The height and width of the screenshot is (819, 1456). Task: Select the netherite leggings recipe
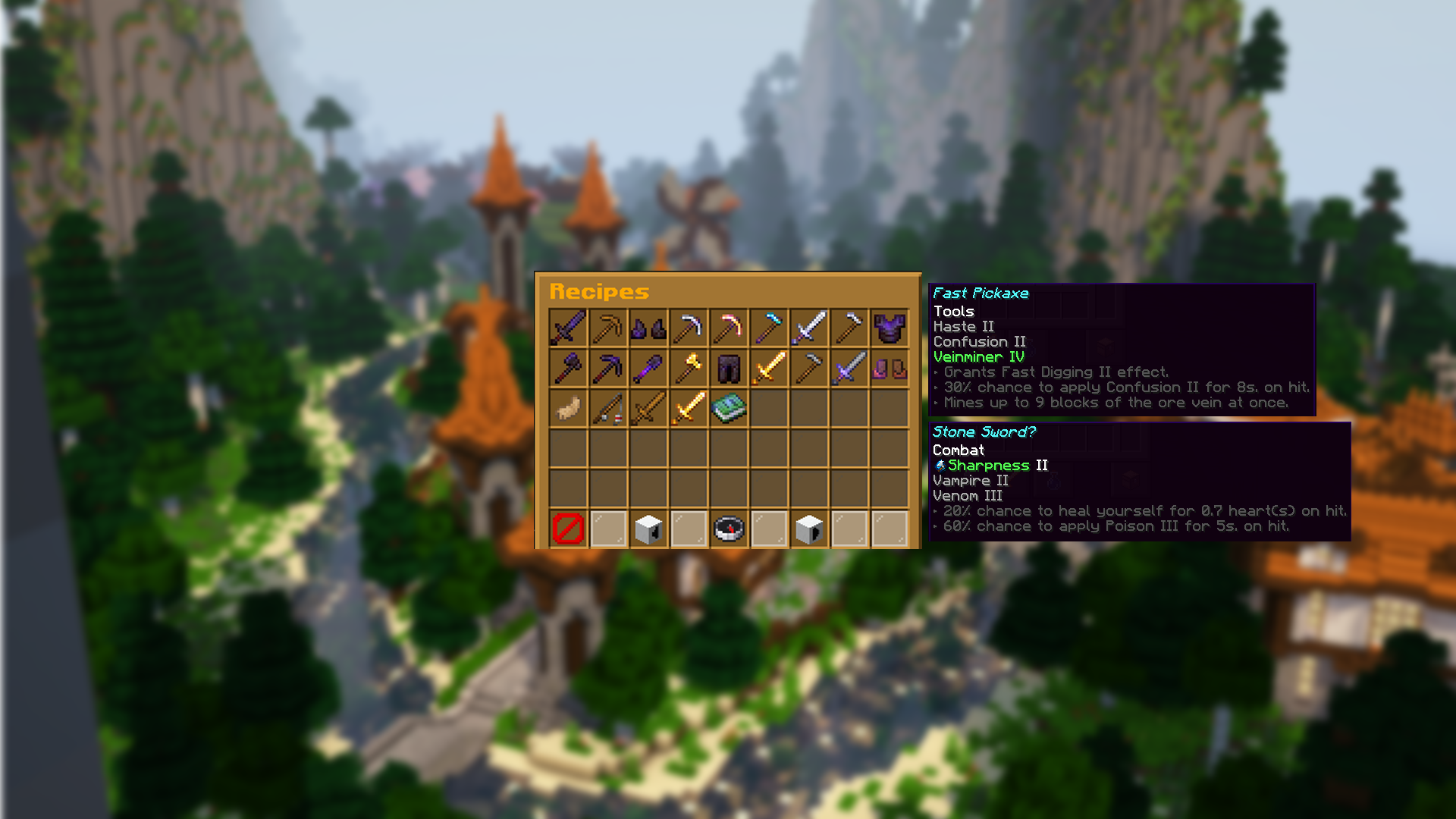click(730, 366)
